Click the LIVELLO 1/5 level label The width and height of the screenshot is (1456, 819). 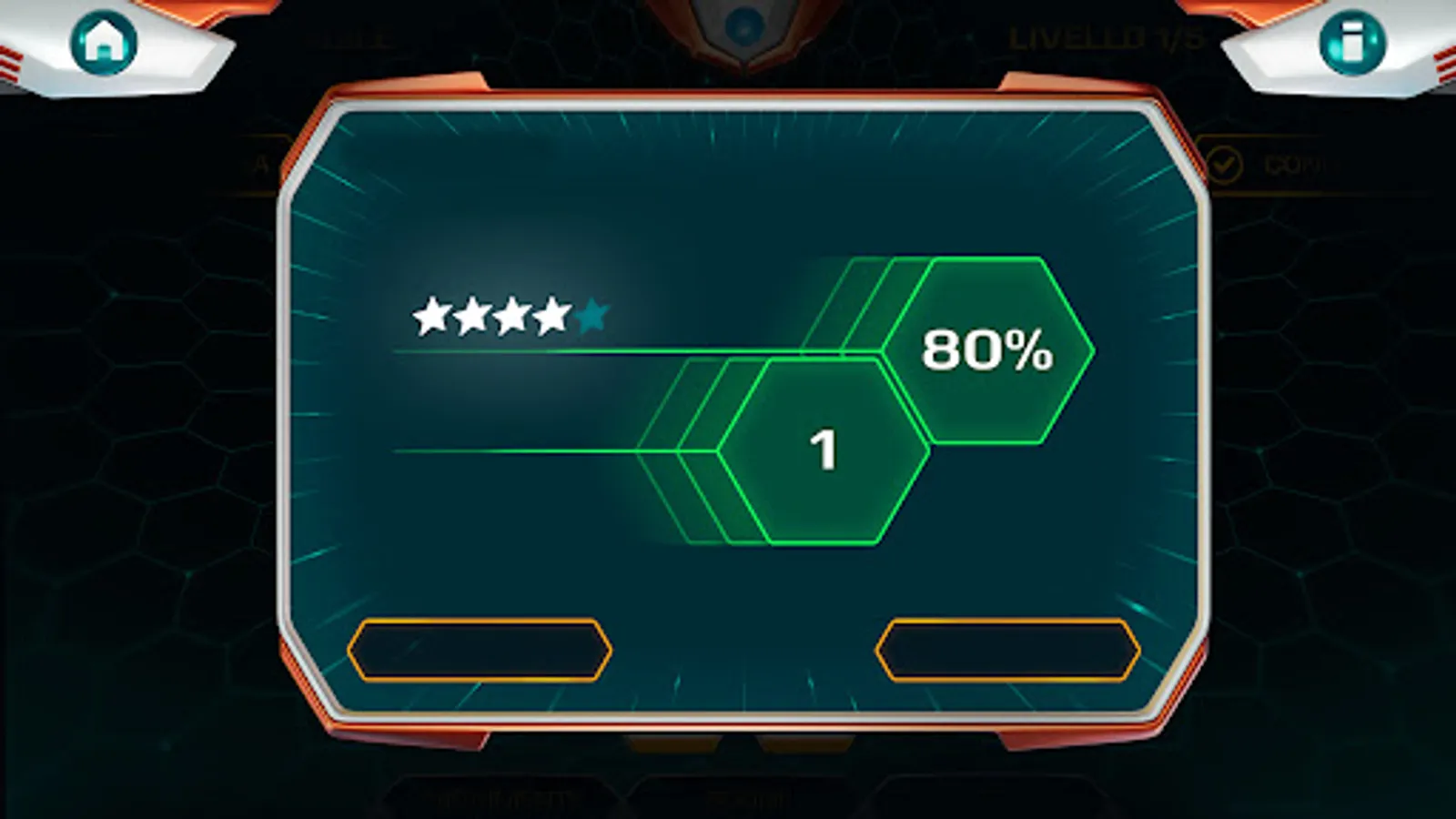click(x=1106, y=38)
